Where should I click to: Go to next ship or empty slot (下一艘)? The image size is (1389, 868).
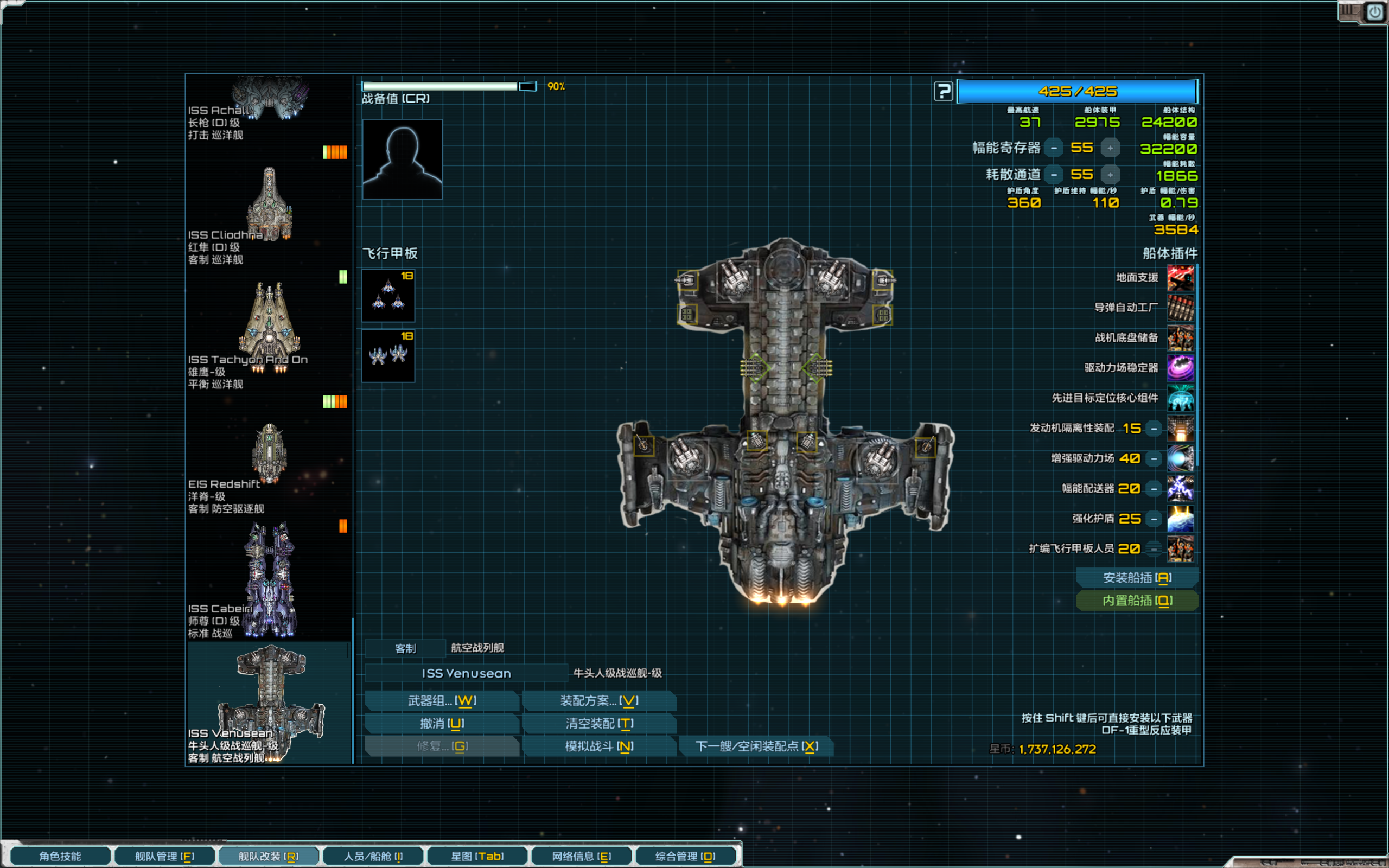tap(756, 746)
